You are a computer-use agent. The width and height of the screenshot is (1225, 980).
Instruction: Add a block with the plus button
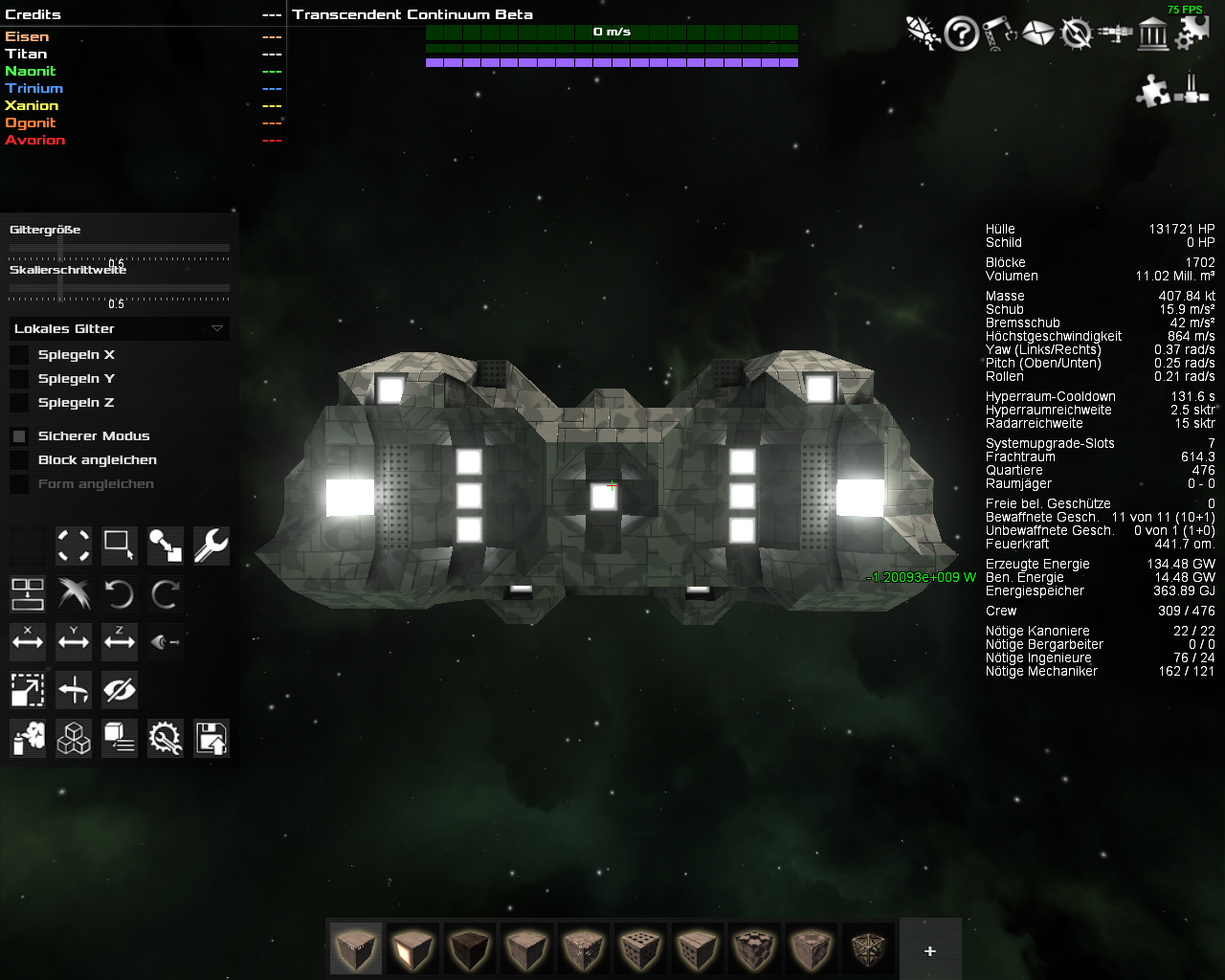click(929, 950)
